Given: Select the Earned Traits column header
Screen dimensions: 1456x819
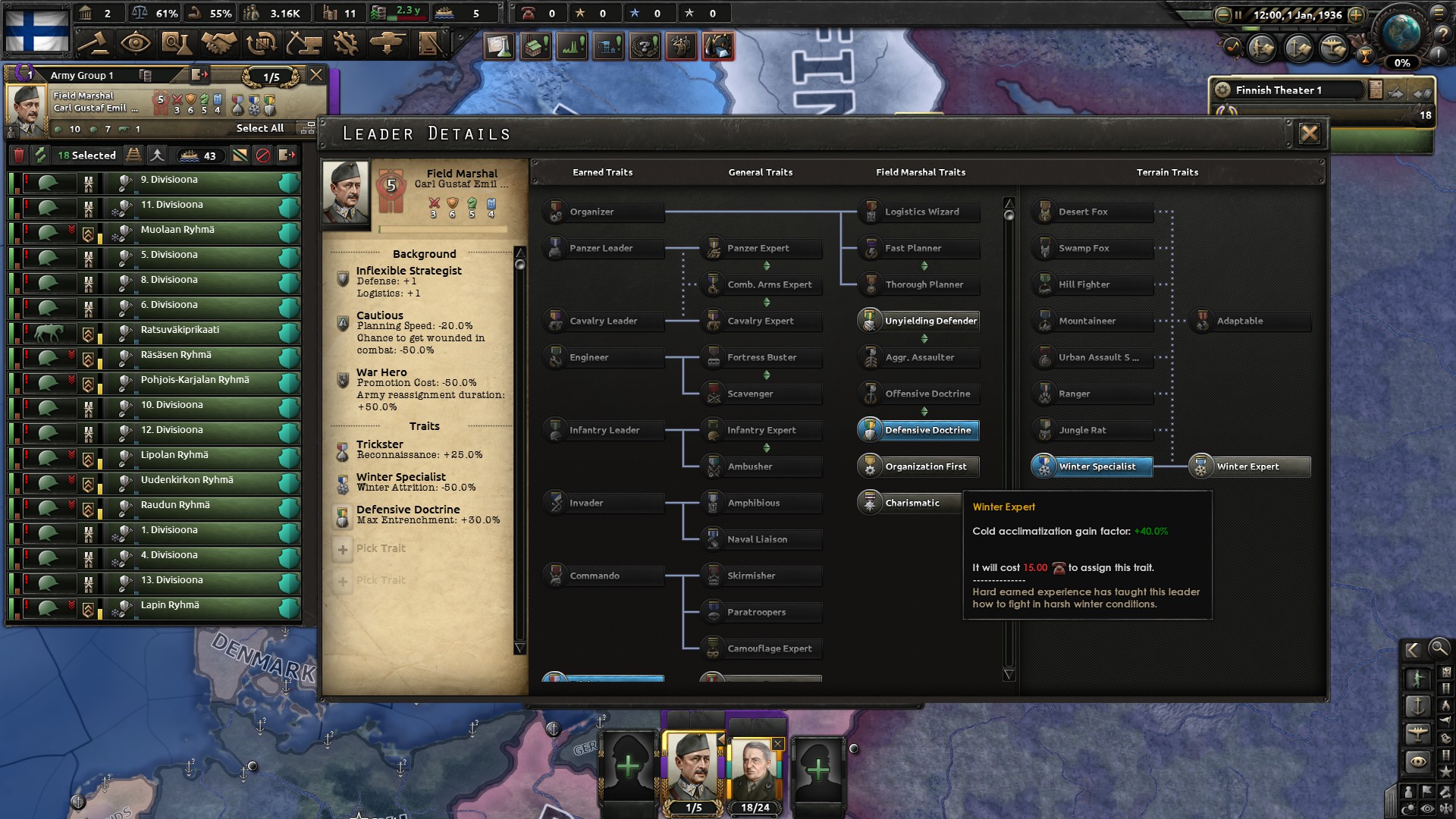Looking at the screenshot, I should coord(602,172).
